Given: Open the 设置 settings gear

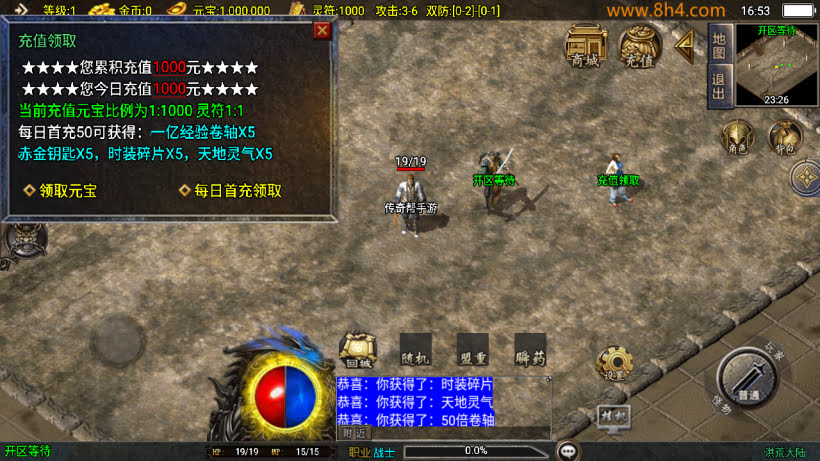Looking at the screenshot, I should tap(611, 363).
